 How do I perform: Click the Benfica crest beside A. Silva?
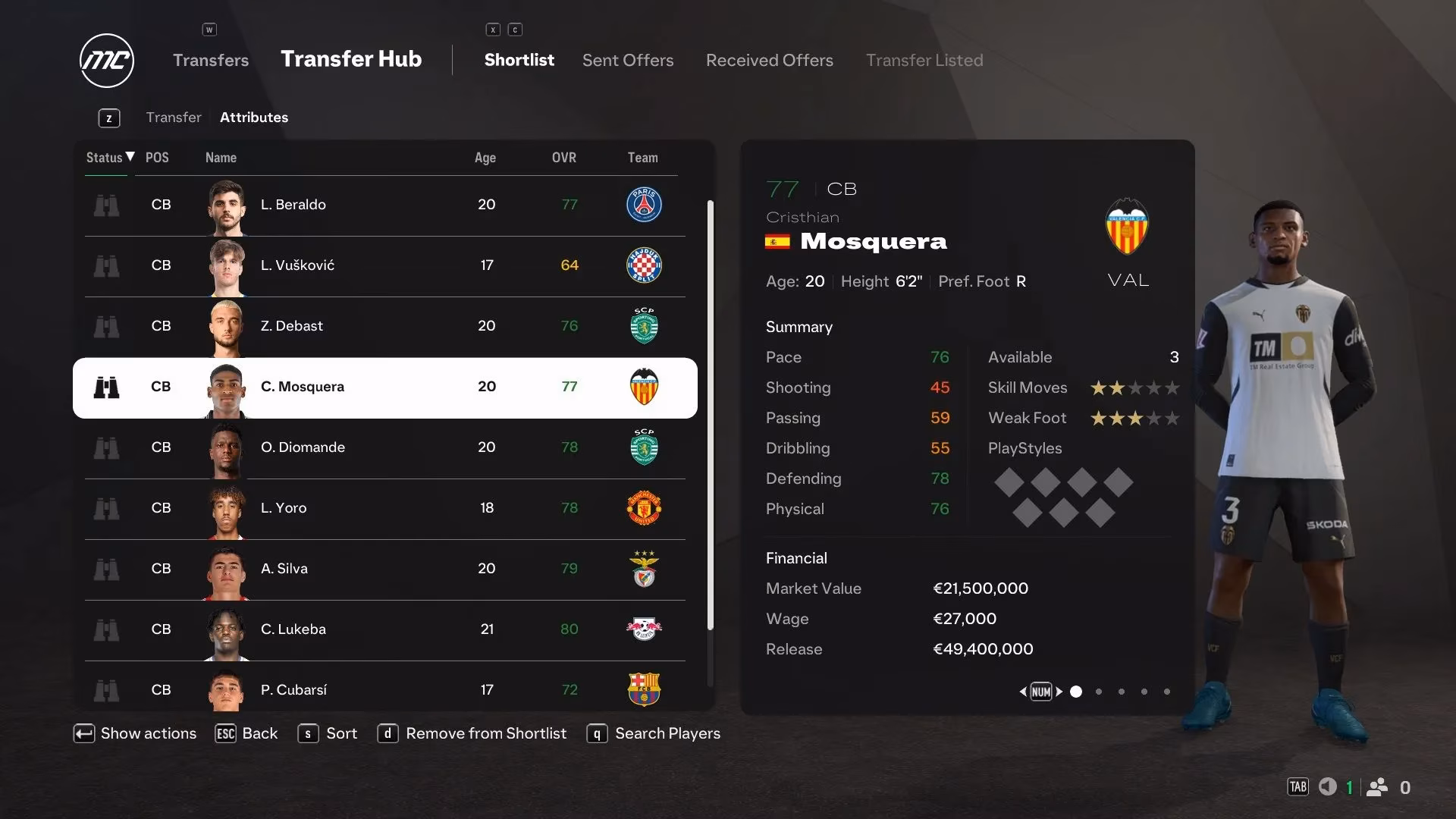pyautogui.click(x=644, y=569)
